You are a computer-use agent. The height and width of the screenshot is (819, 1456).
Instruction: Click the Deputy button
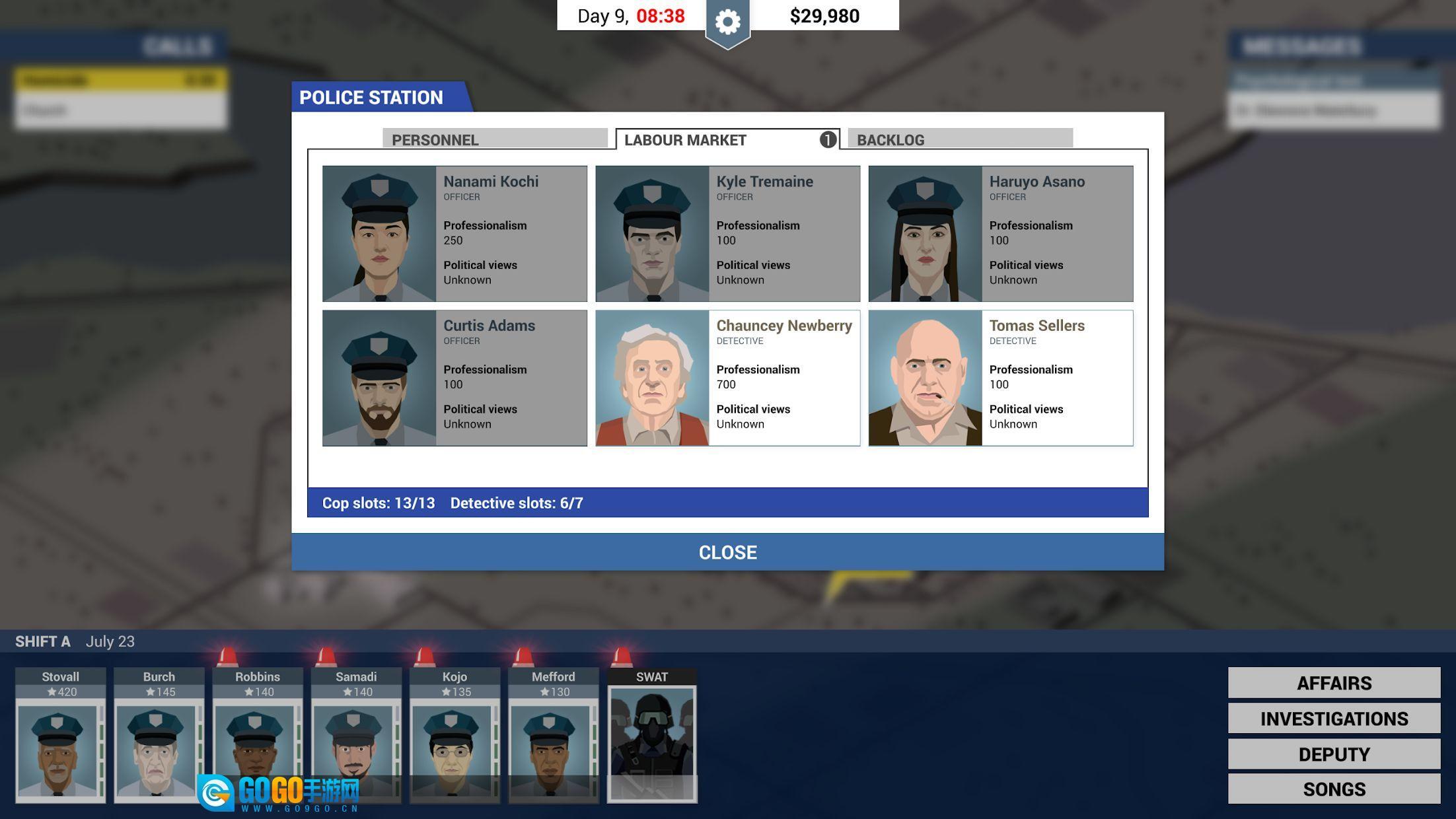pos(1334,754)
